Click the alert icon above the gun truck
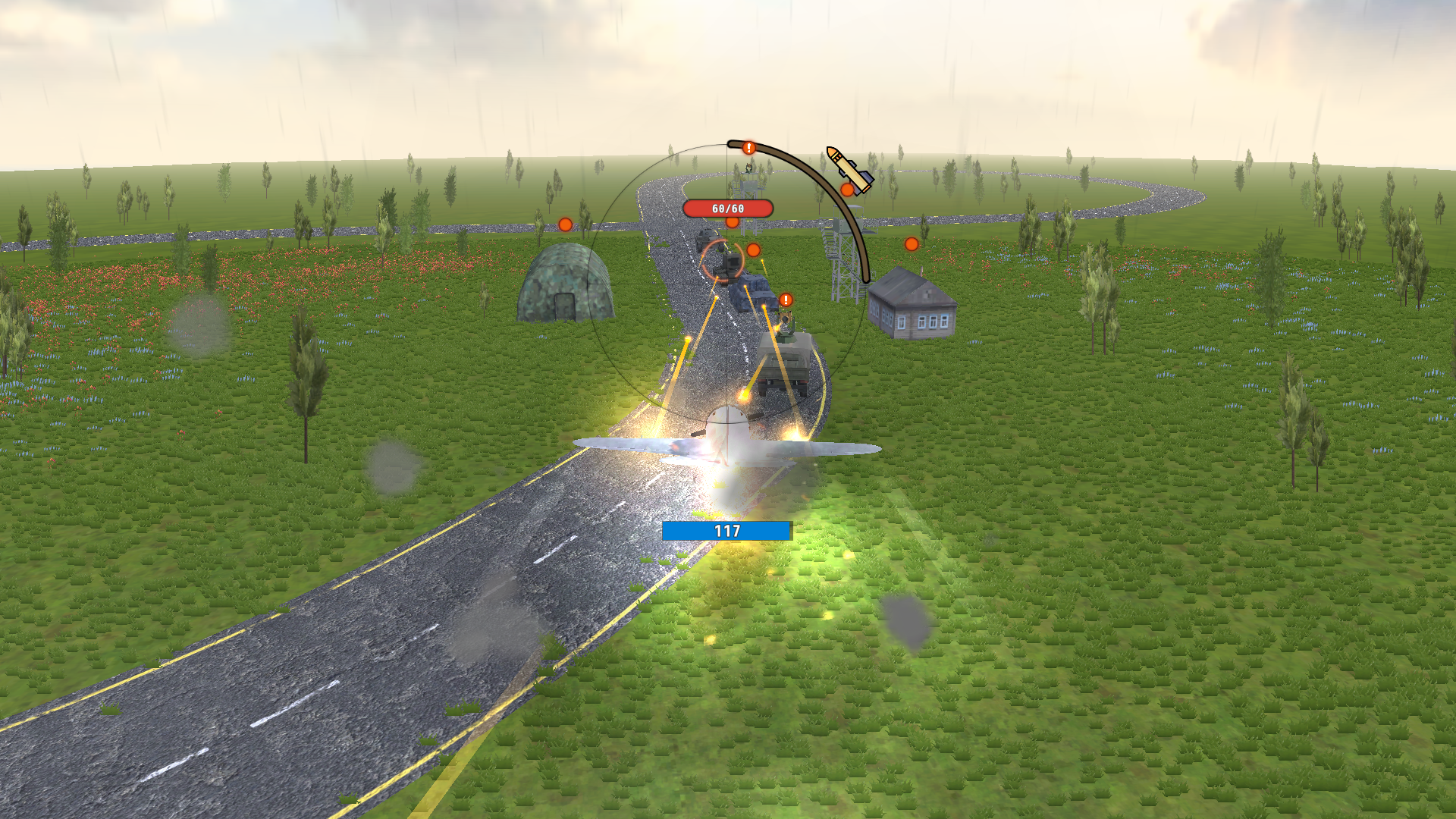The width and height of the screenshot is (1456, 819). (786, 300)
